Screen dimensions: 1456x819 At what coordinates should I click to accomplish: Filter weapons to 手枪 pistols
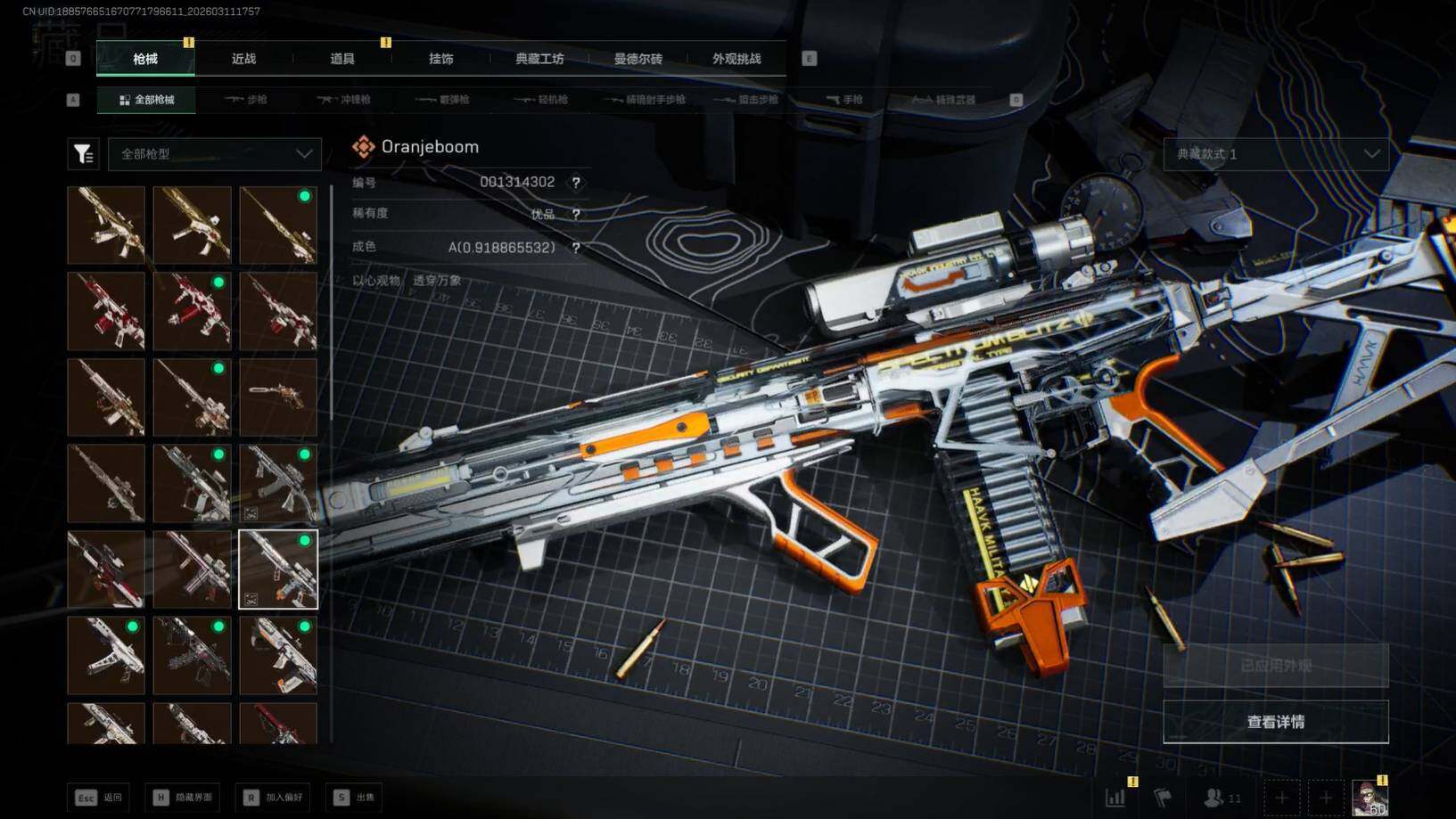click(x=844, y=100)
